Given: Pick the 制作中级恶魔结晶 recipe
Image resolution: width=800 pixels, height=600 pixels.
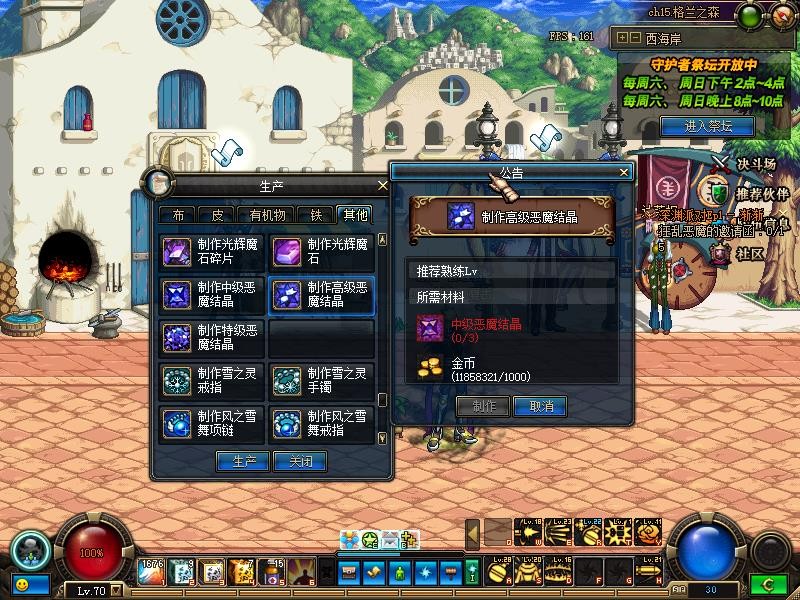Looking at the screenshot, I should (212, 295).
